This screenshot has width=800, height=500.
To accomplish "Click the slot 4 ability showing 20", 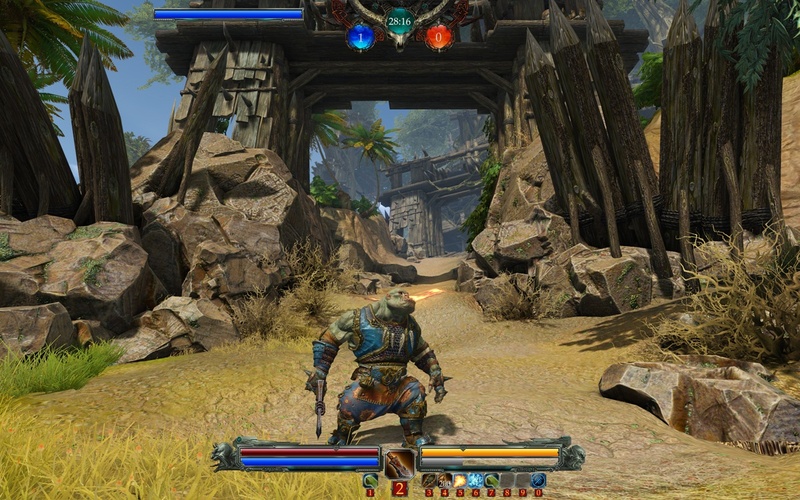I will click(444, 480).
